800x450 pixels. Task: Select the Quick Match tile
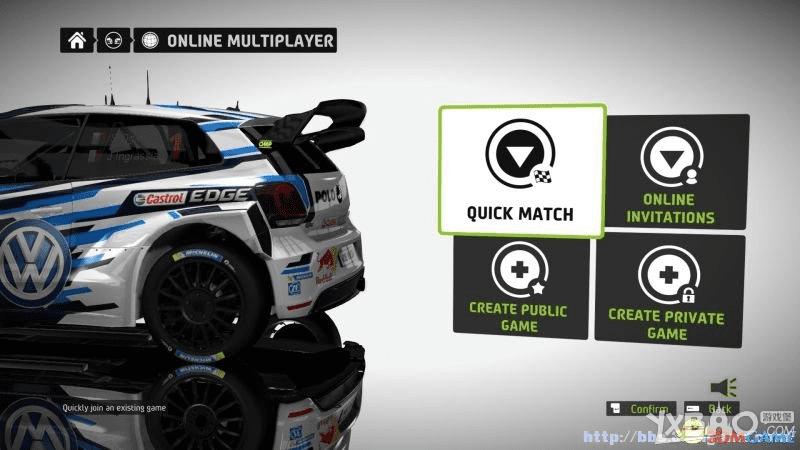click(x=521, y=170)
